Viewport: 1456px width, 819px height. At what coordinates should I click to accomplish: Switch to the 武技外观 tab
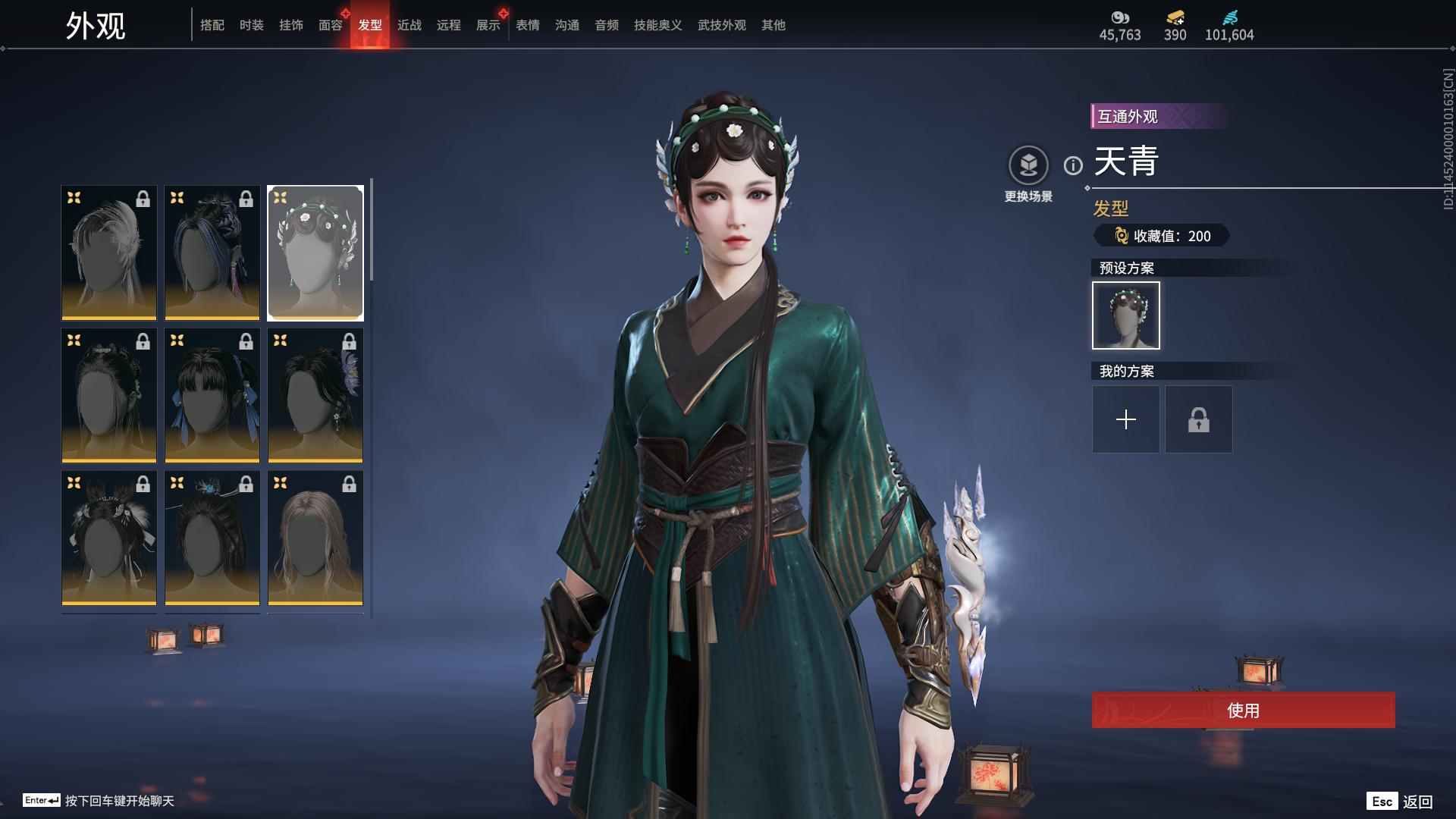[x=721, y=25]
